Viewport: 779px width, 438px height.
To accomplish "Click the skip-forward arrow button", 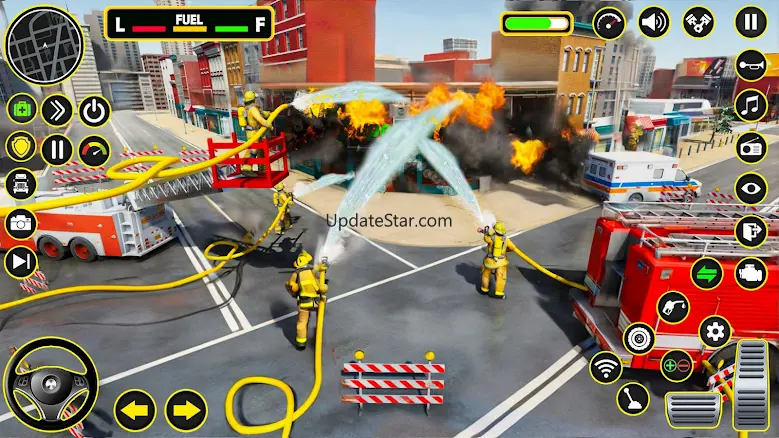I will pos(21,261).
